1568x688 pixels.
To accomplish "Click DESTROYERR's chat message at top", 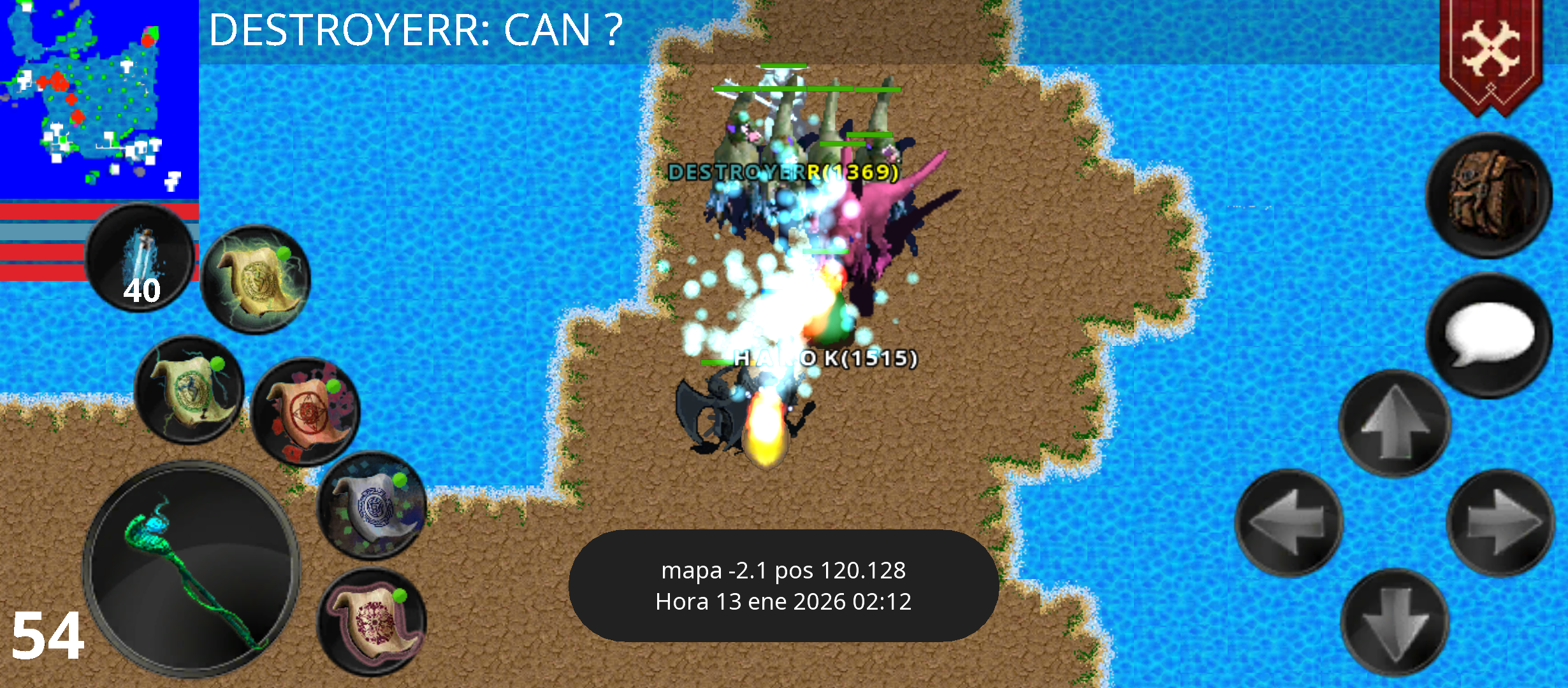I will pyautogui.click(x=414, y=29).
